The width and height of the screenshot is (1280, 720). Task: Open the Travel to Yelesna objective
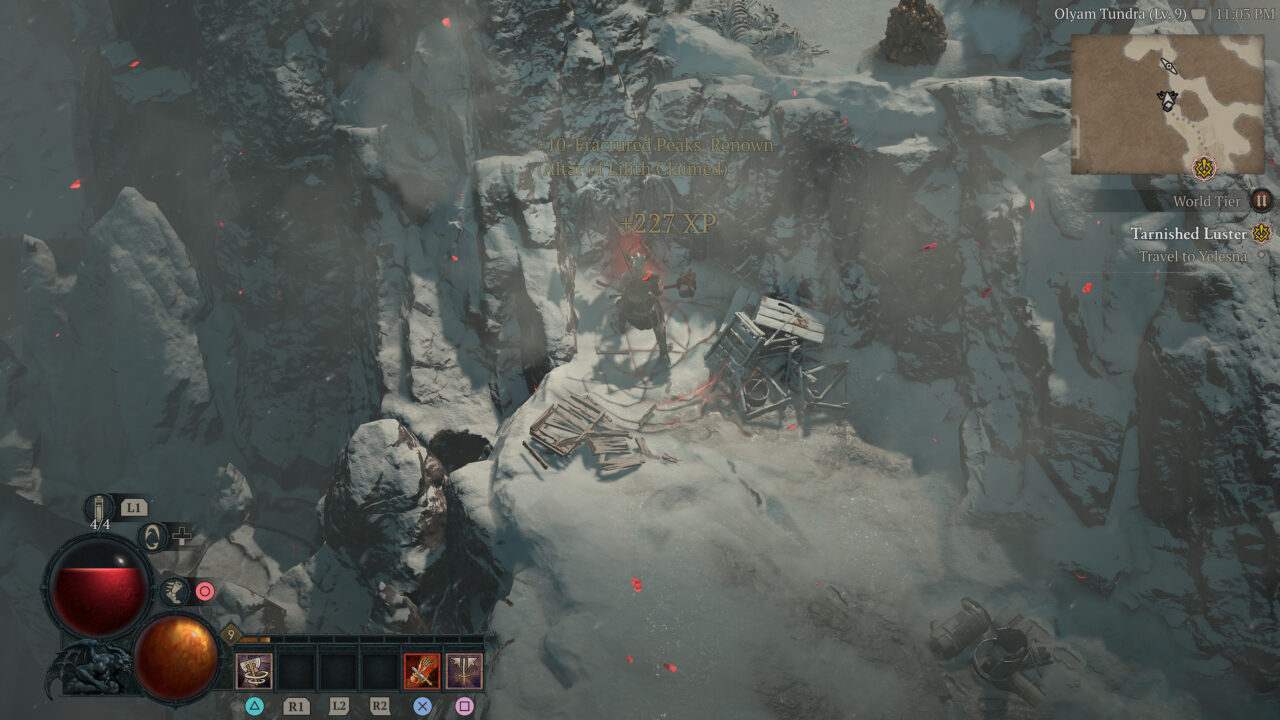pyautogui.click(x=1196, y=256)
